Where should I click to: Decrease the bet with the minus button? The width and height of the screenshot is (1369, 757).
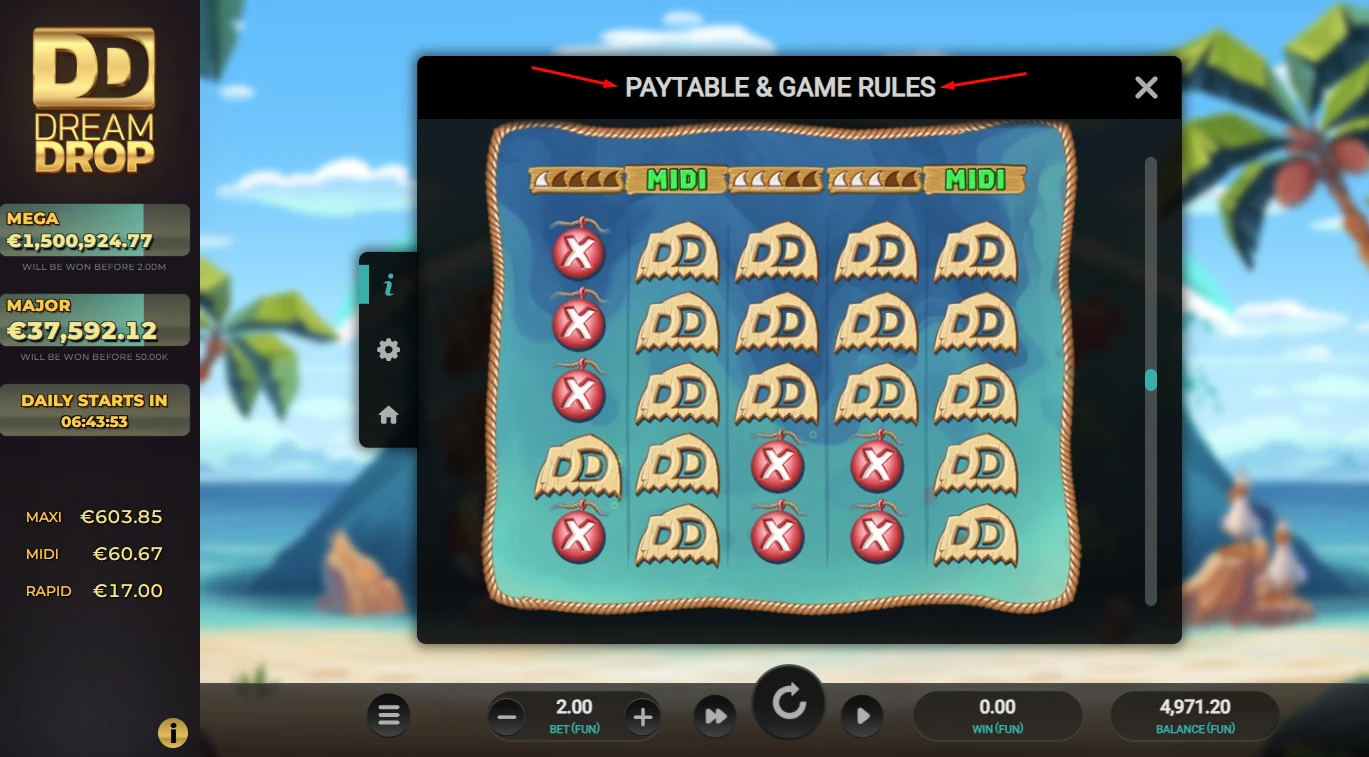(x=507, y=716)
